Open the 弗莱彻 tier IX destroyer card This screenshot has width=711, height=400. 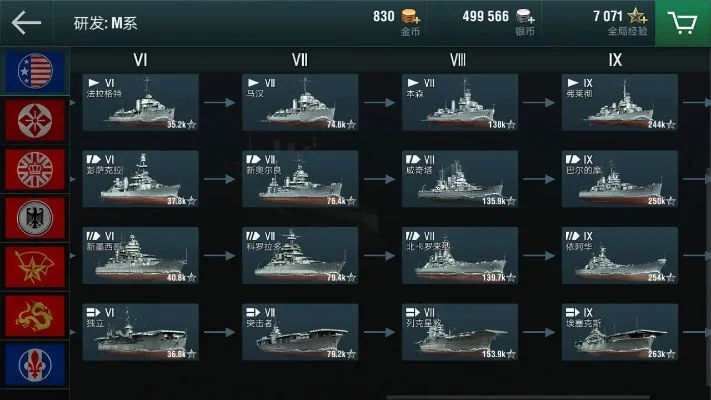click(619, 102)
